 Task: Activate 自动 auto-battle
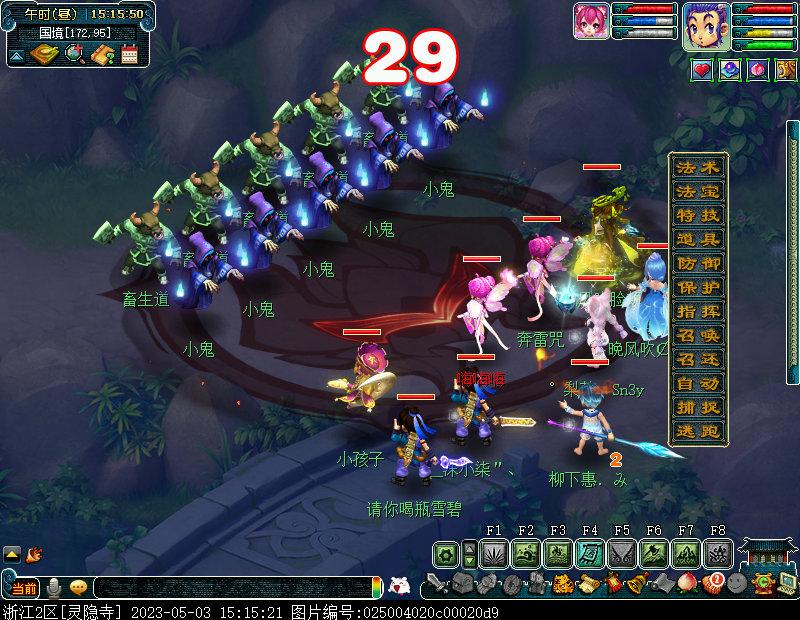697,383
